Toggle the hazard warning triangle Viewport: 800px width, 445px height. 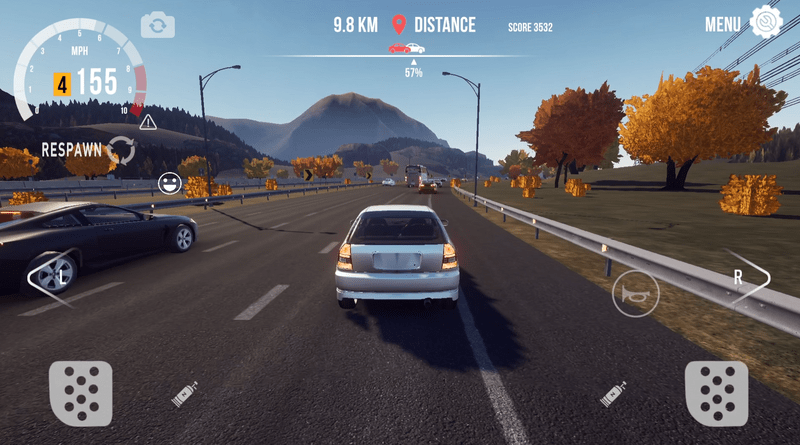coord(148,122)
